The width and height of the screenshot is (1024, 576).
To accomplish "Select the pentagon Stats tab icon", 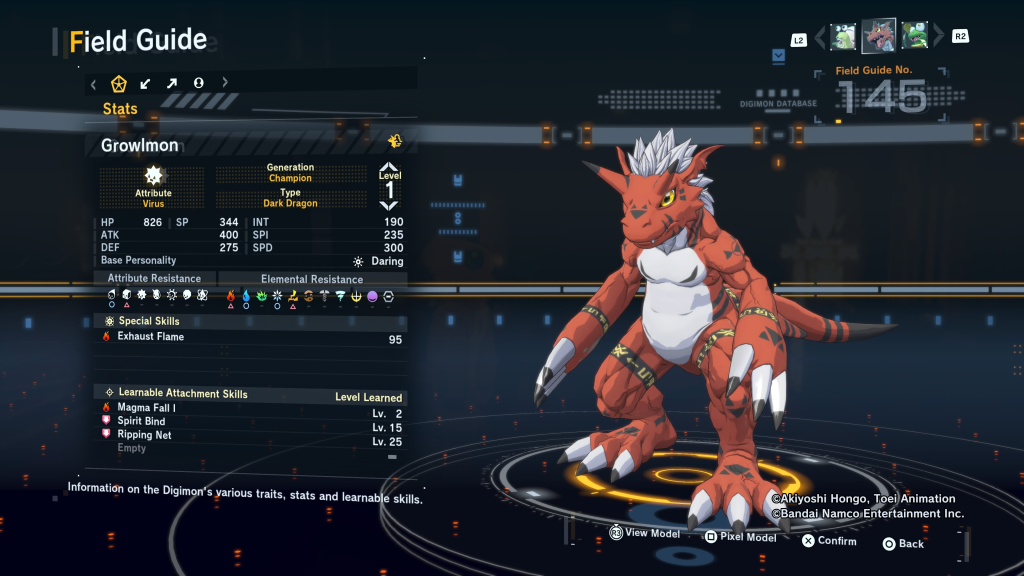I will point(119,83).
